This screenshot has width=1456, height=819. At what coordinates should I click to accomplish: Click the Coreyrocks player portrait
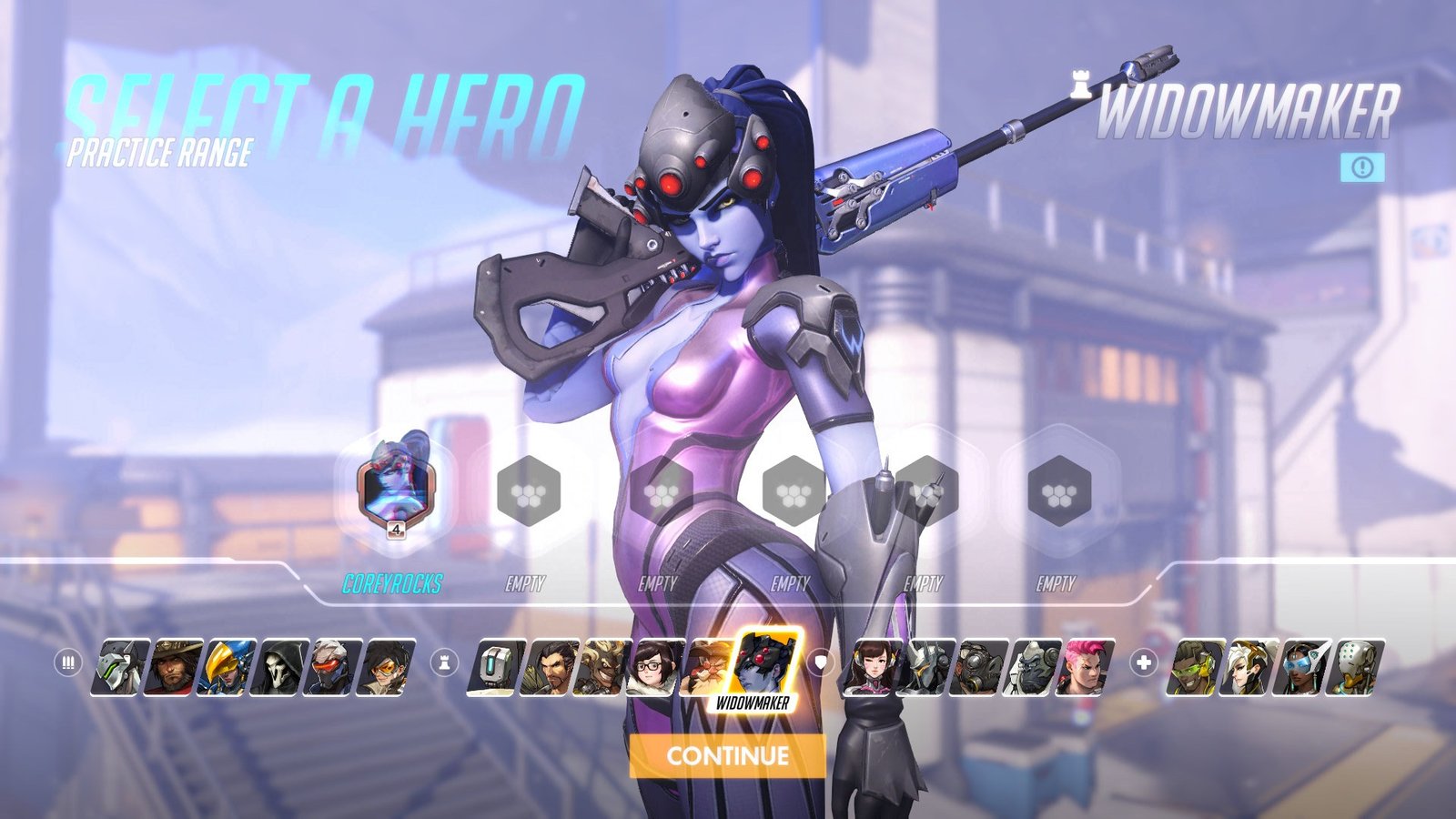click(395, 489)
